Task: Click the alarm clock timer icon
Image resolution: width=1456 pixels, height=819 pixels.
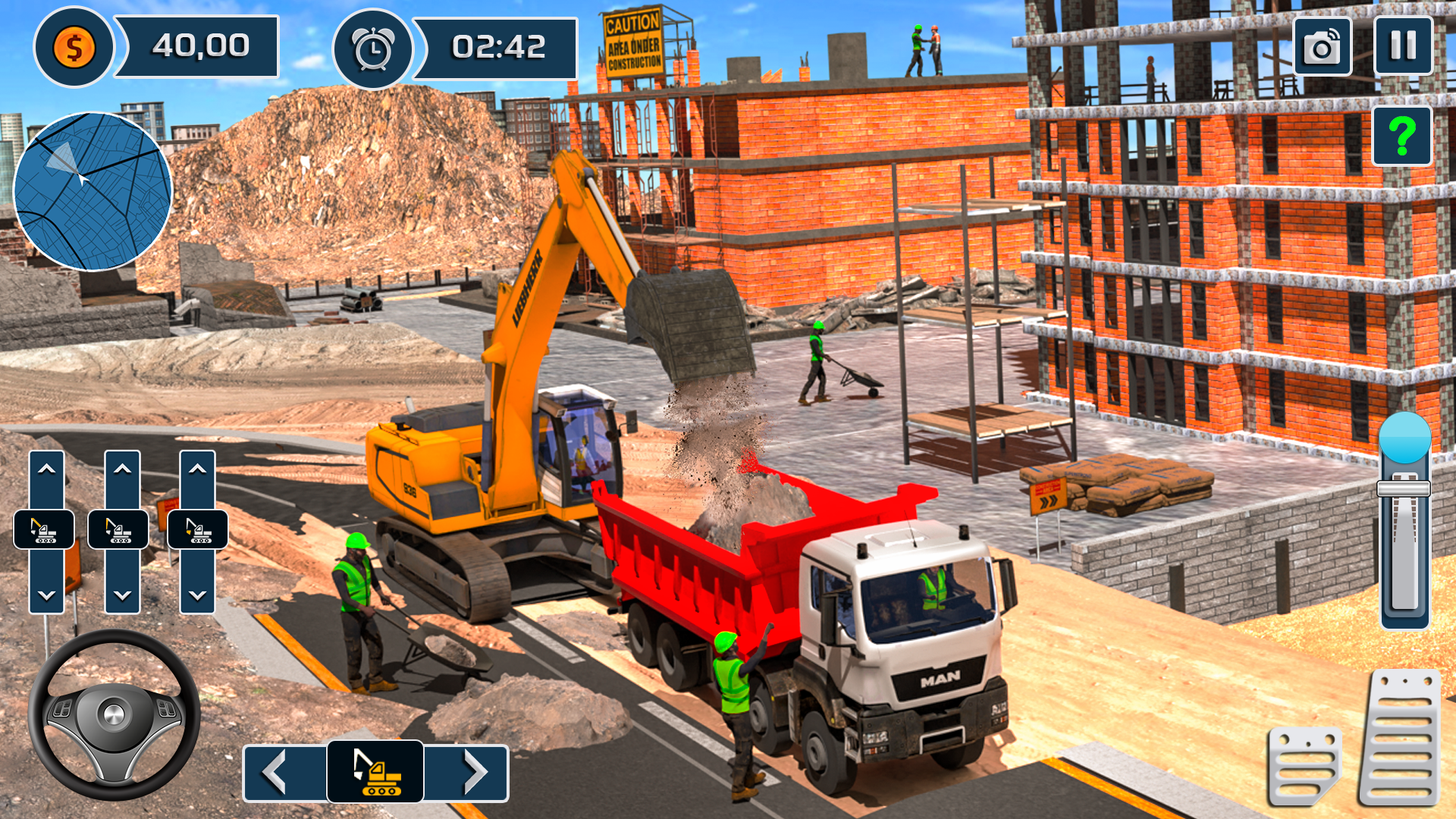Action: (373, 48)
